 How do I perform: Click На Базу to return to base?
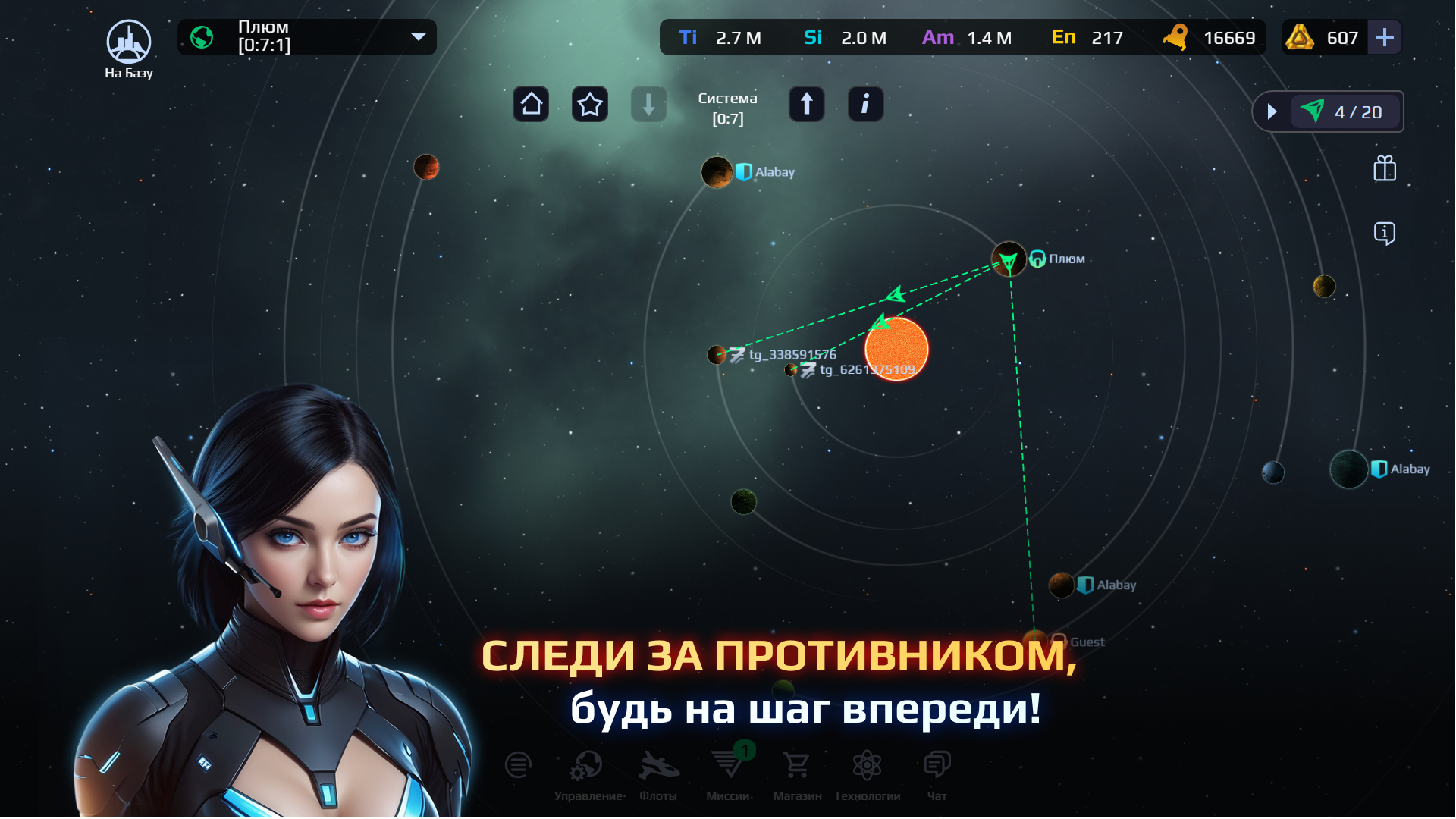click(x=129, y=42)
